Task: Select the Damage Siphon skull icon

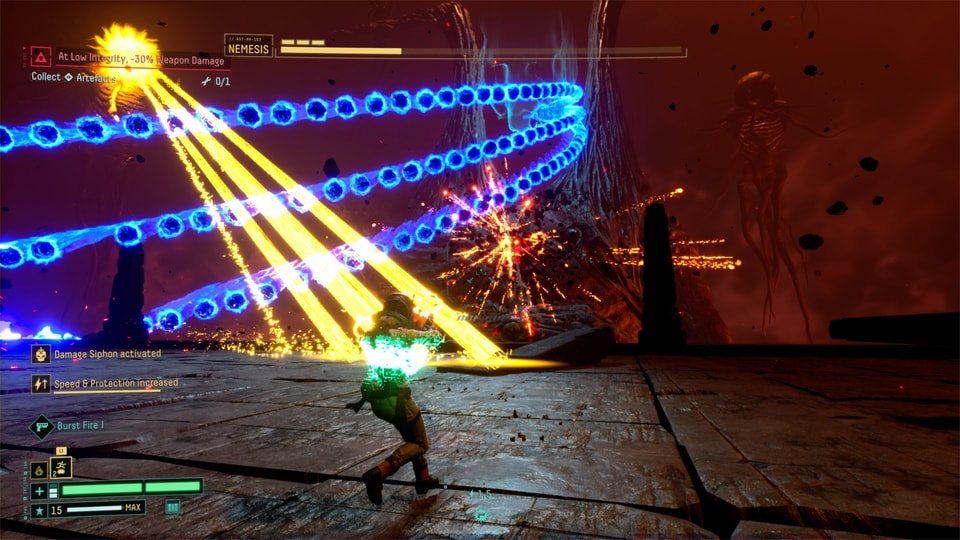Action: (x=41, y=354)
